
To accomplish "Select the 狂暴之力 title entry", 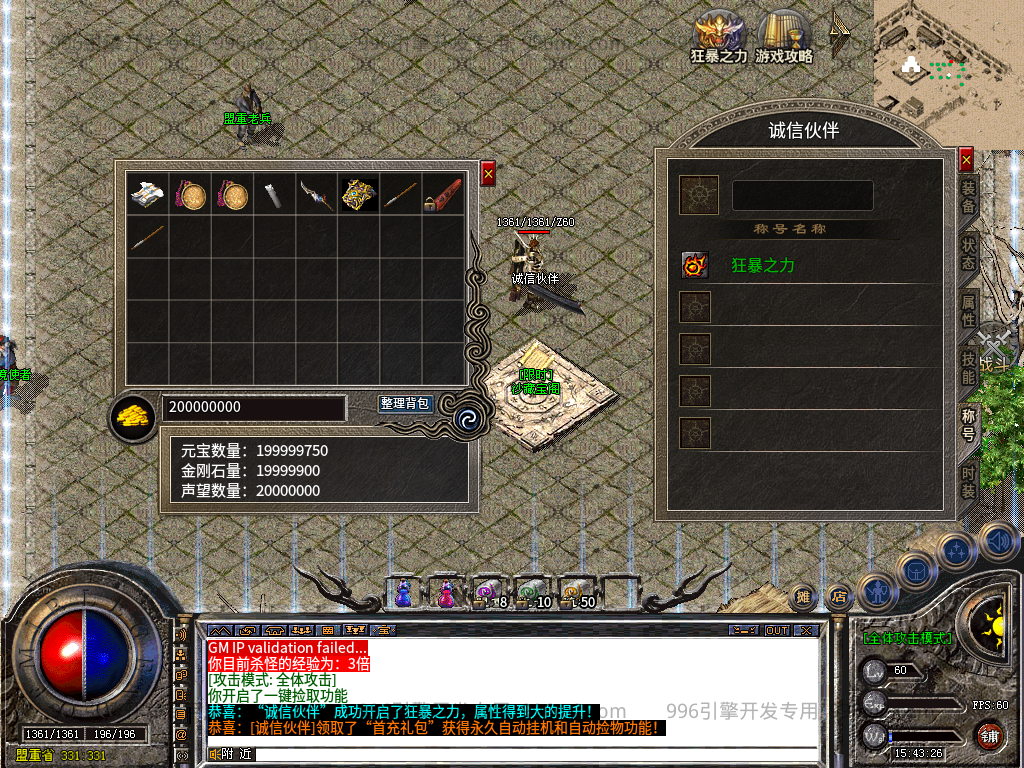I will coord(763,266).
